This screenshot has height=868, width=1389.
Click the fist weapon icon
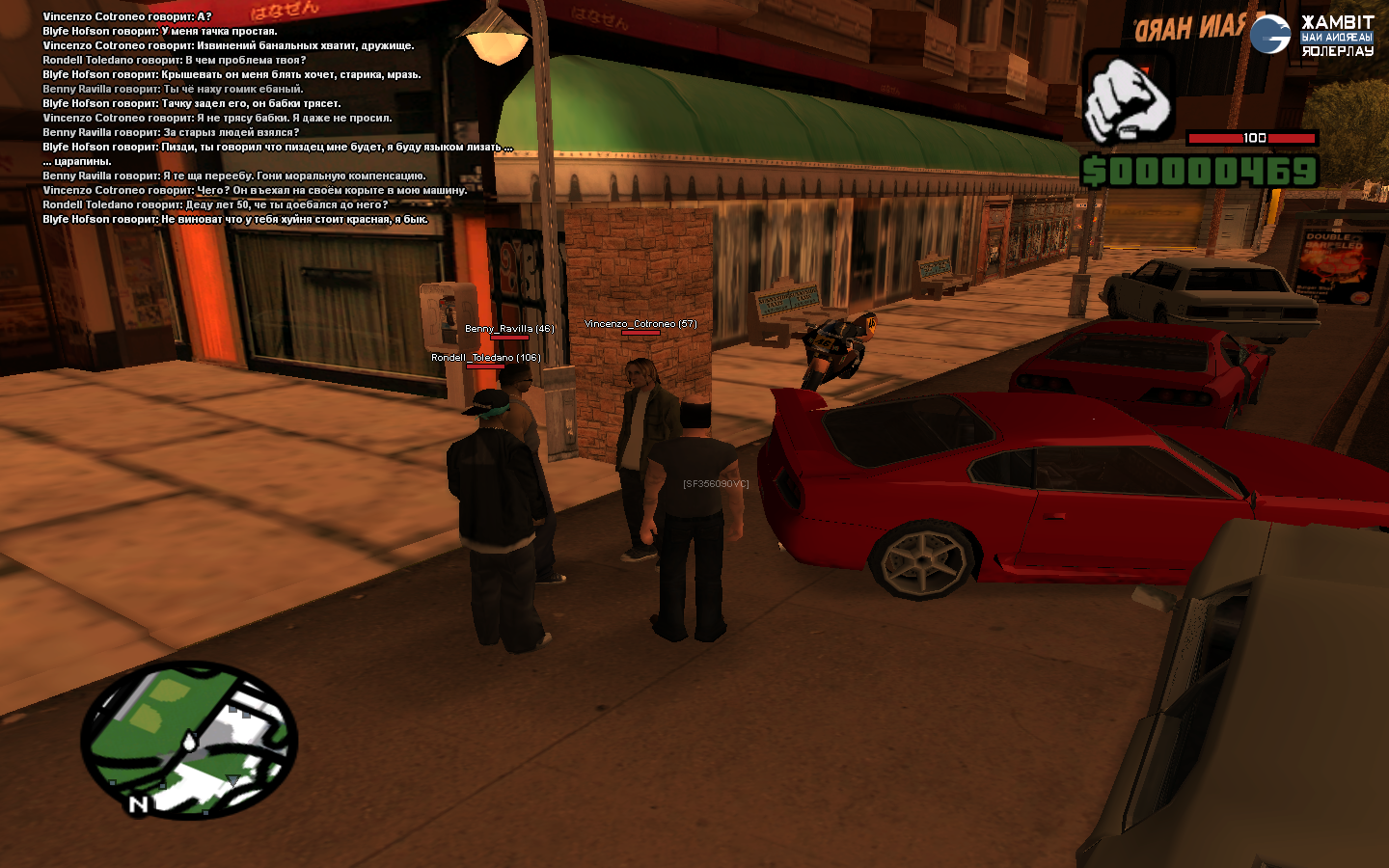tap(1129, 98)
